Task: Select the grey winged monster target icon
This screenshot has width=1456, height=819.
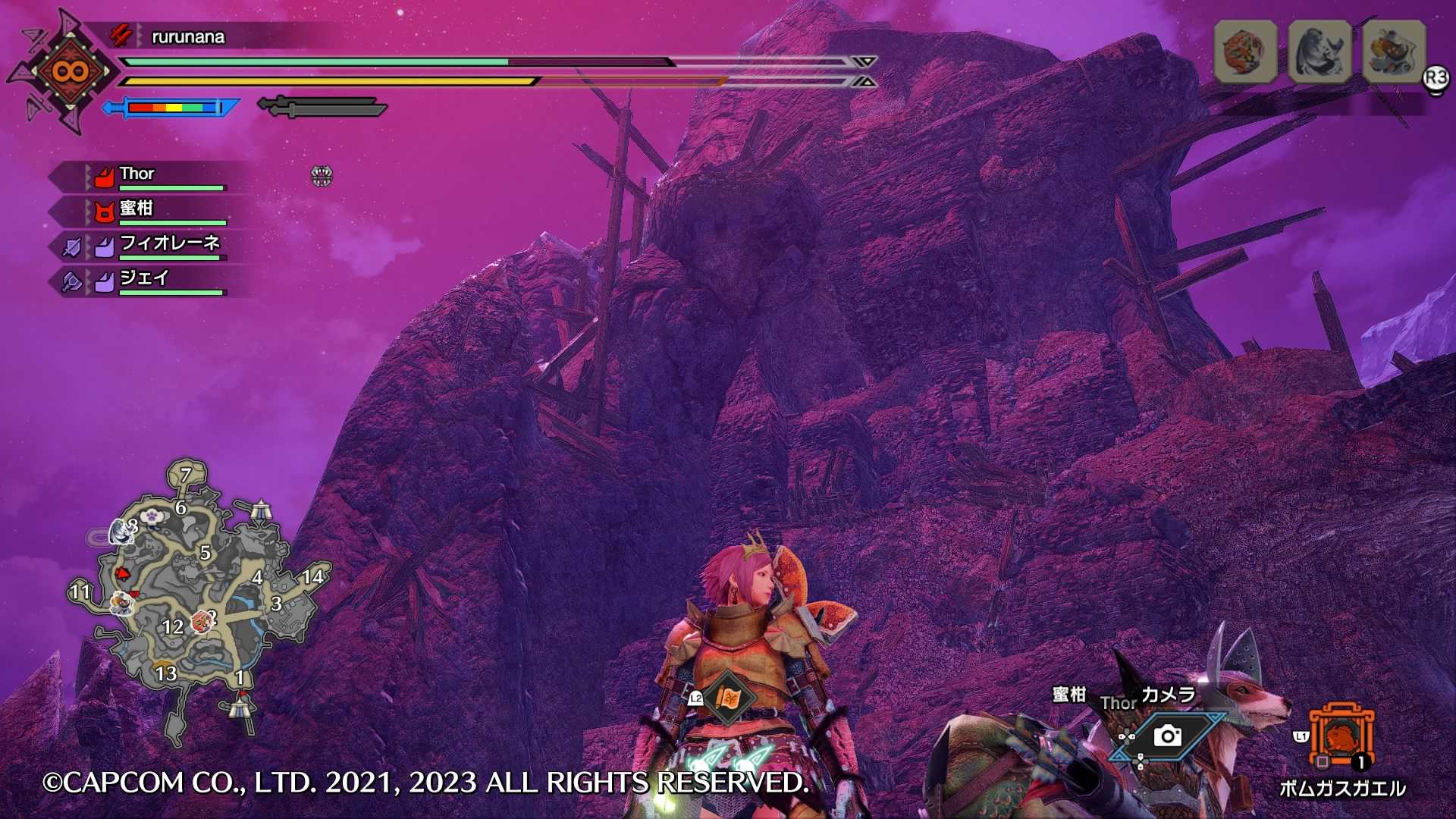Action: [x=1319, y=52]
